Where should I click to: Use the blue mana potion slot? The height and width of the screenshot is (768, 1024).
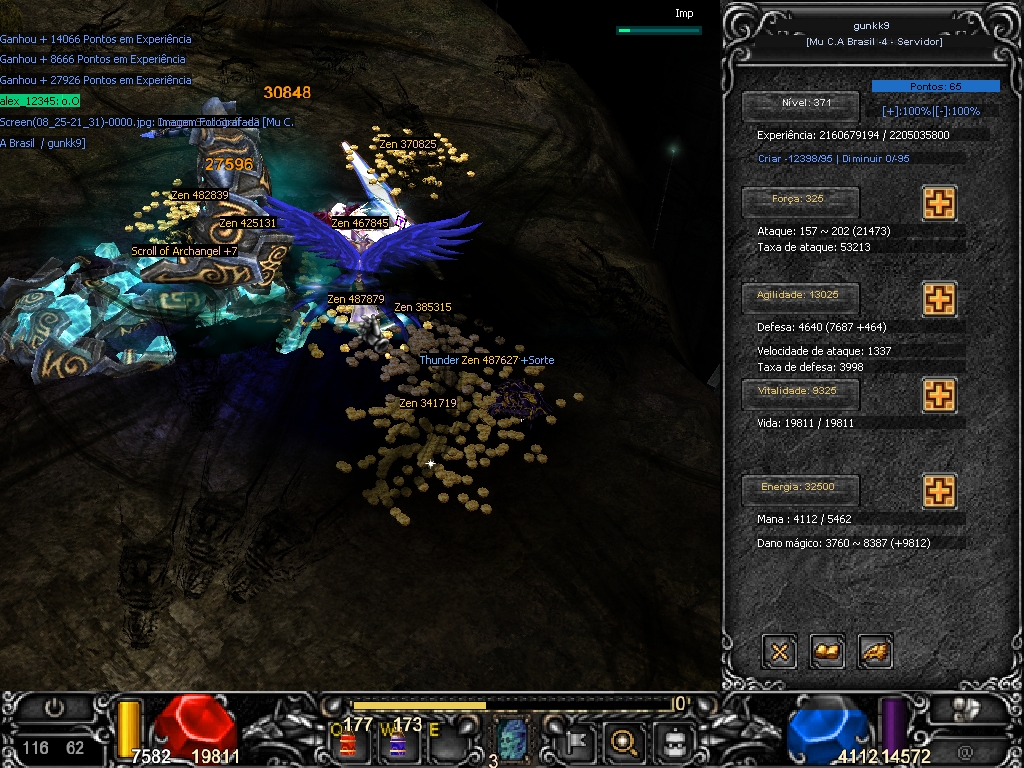[398, 743]
